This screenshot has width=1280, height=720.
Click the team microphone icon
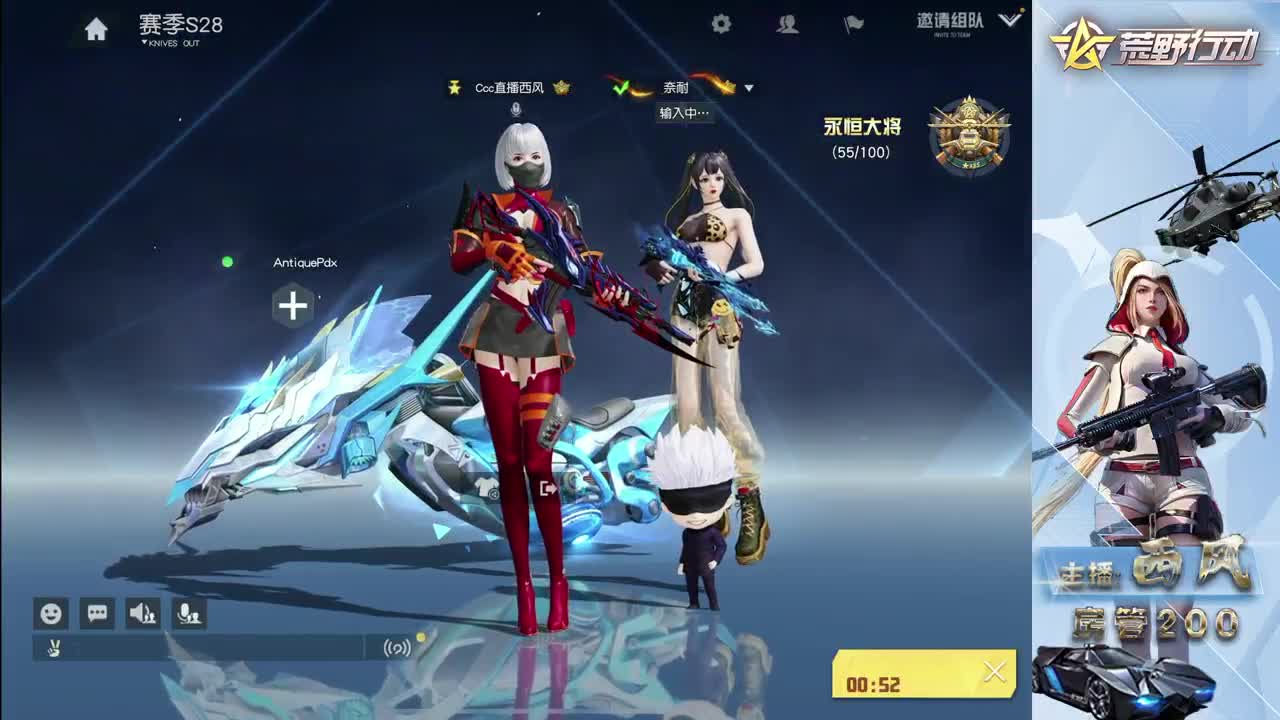189,614
